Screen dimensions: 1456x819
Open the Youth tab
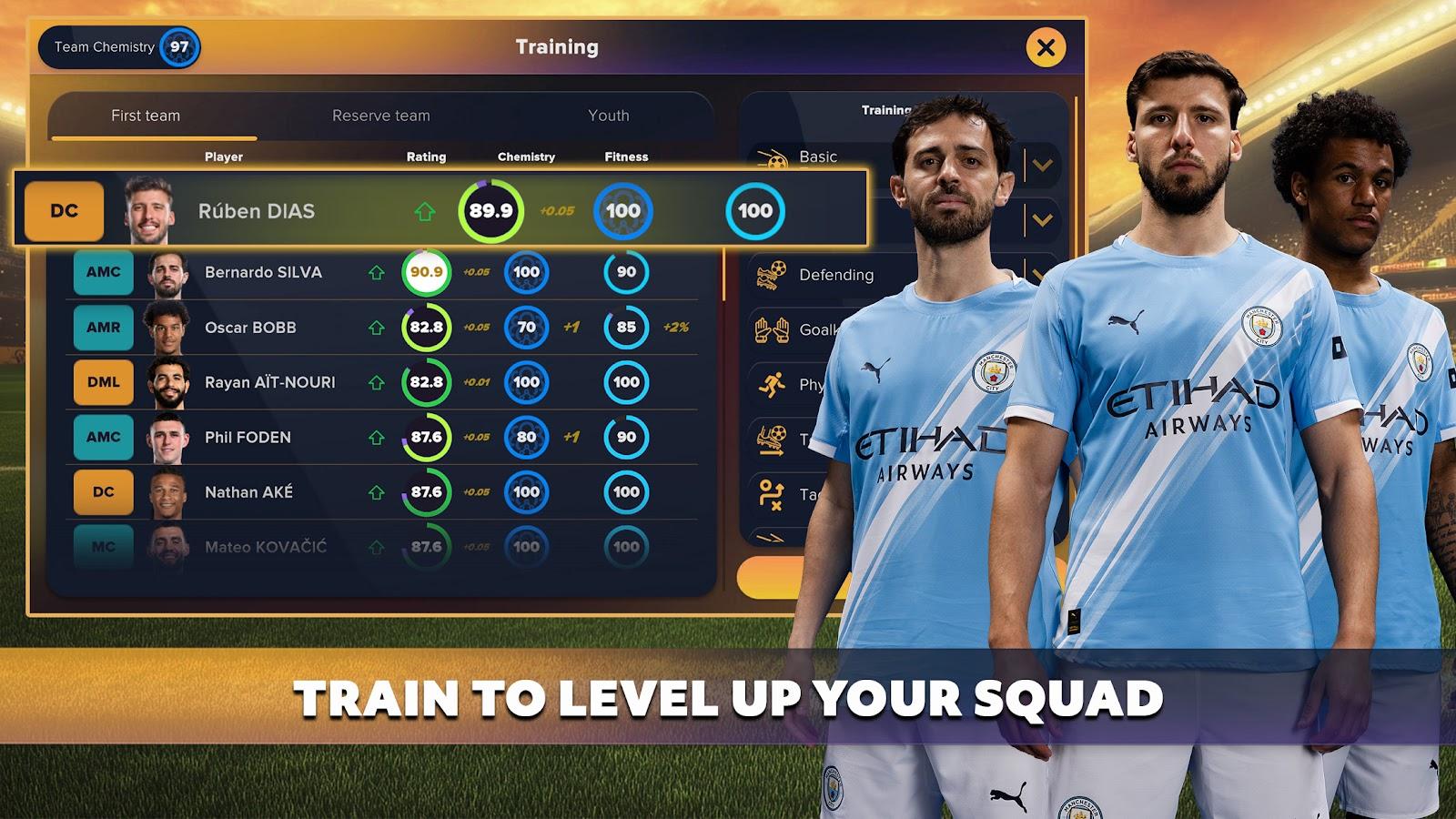pyautogui.click(x=607, y=116)
